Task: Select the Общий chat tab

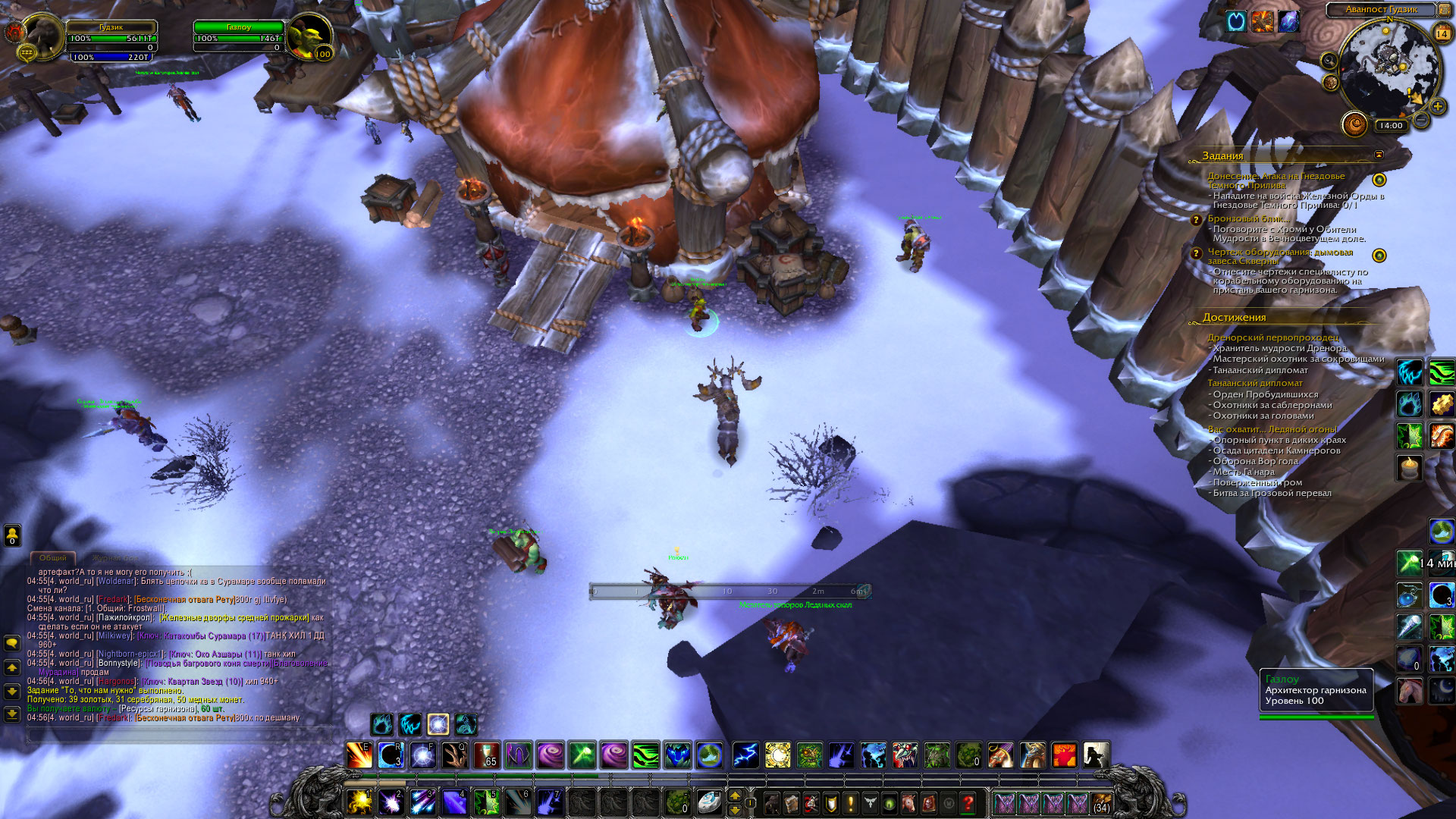Action: pos(52,558)
